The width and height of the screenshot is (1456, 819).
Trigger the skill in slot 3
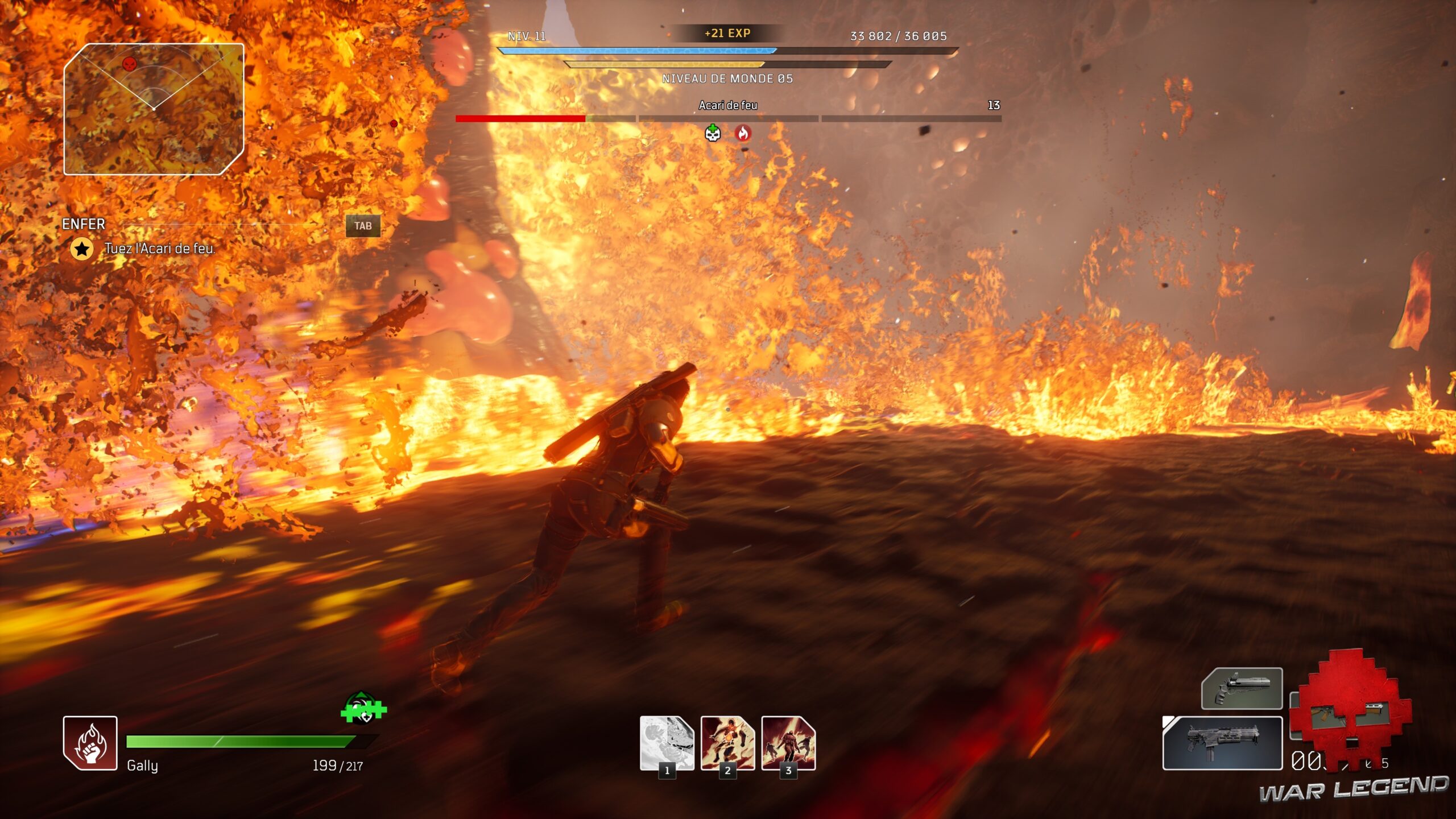[x=788, y=743]
